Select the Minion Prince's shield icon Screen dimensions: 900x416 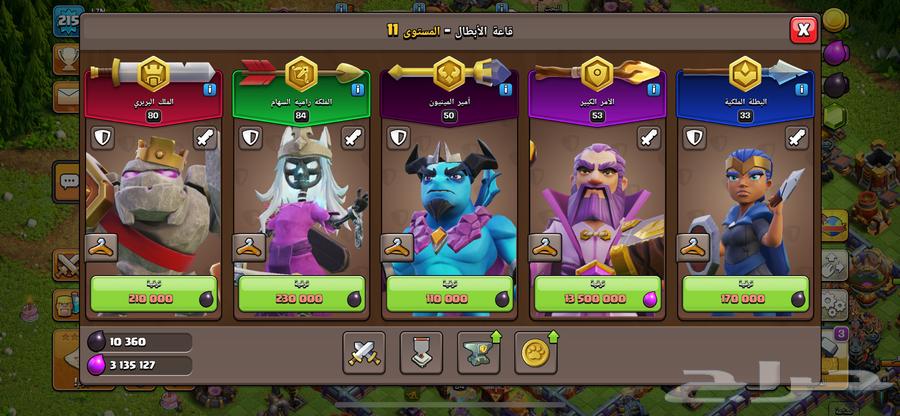point(397,138)
